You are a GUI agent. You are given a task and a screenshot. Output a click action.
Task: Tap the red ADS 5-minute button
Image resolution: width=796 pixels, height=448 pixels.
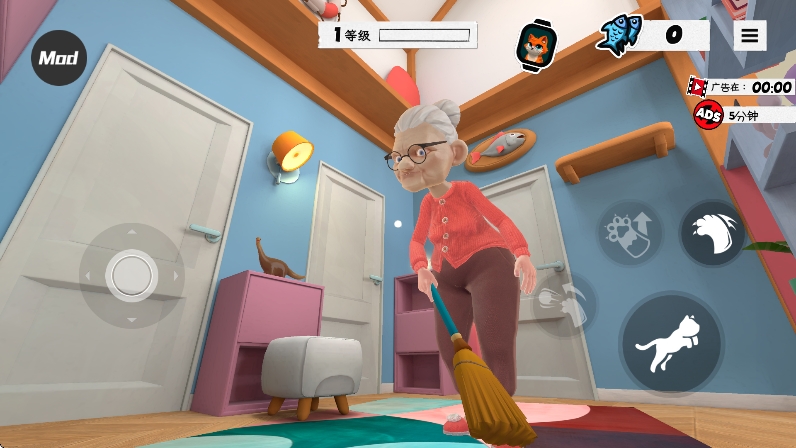pyautogui.click(x=709, y=115)
